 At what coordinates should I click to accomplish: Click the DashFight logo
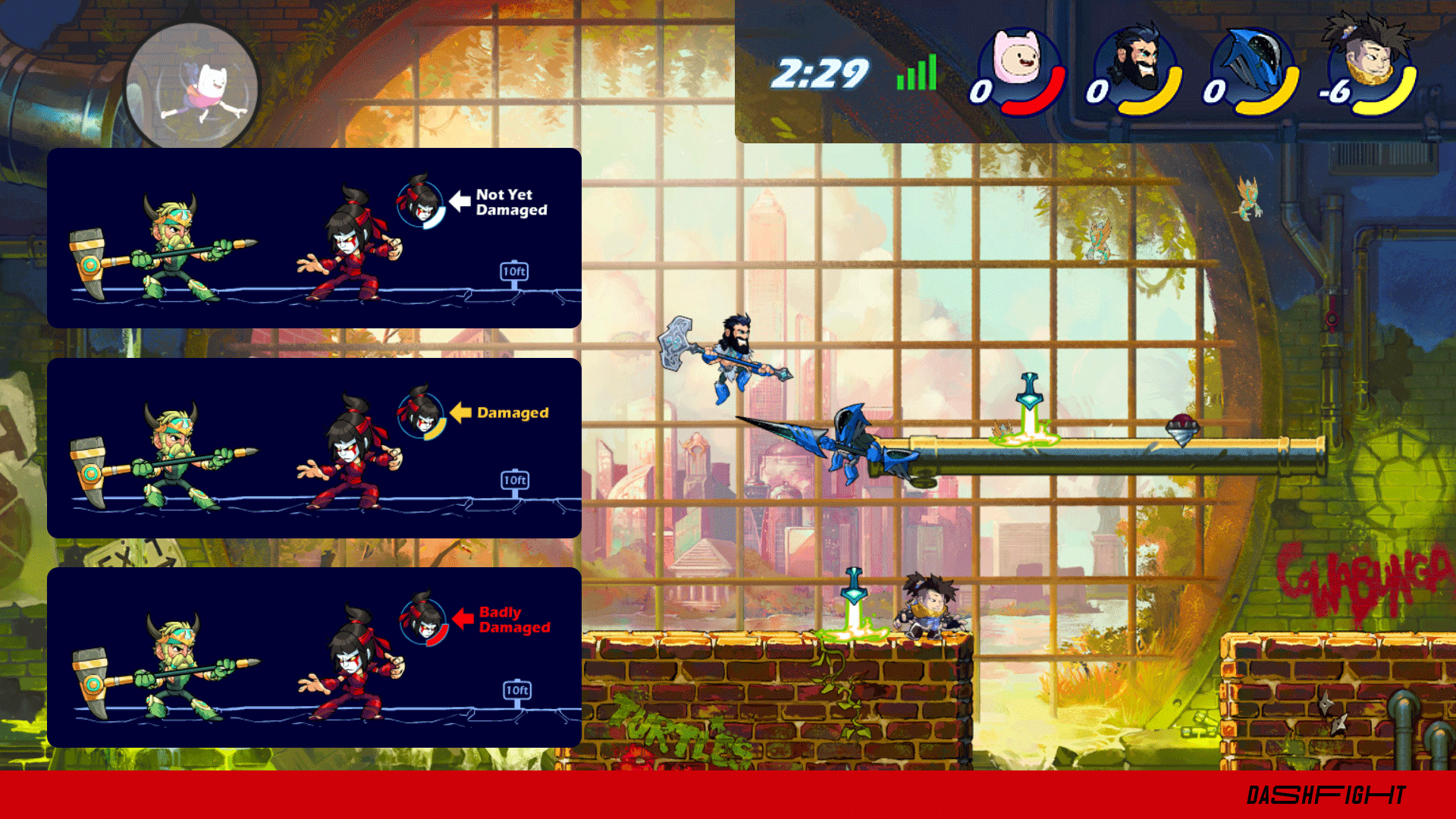1326,795
